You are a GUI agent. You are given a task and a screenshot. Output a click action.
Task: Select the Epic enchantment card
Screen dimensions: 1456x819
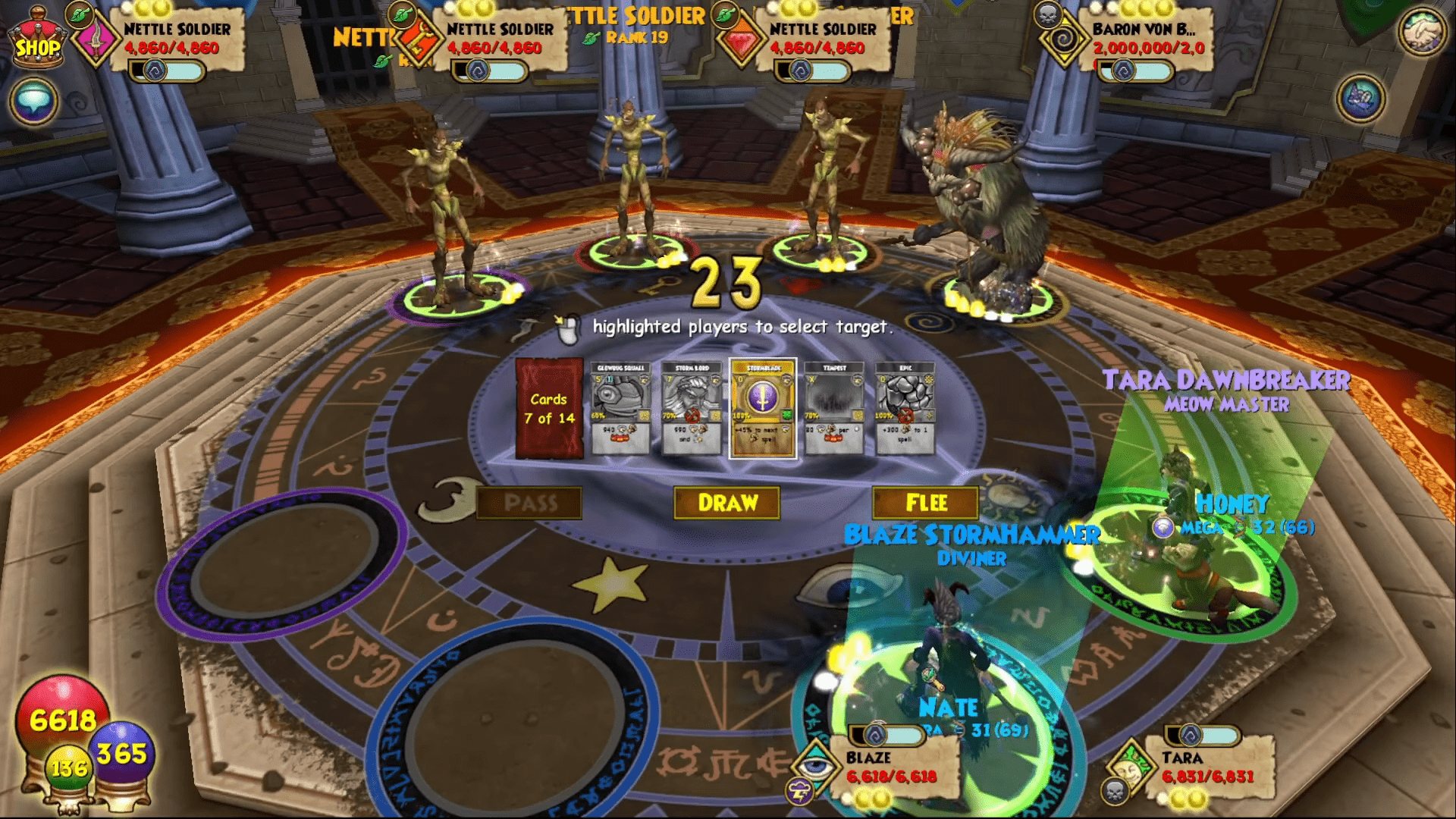[904, 409]
